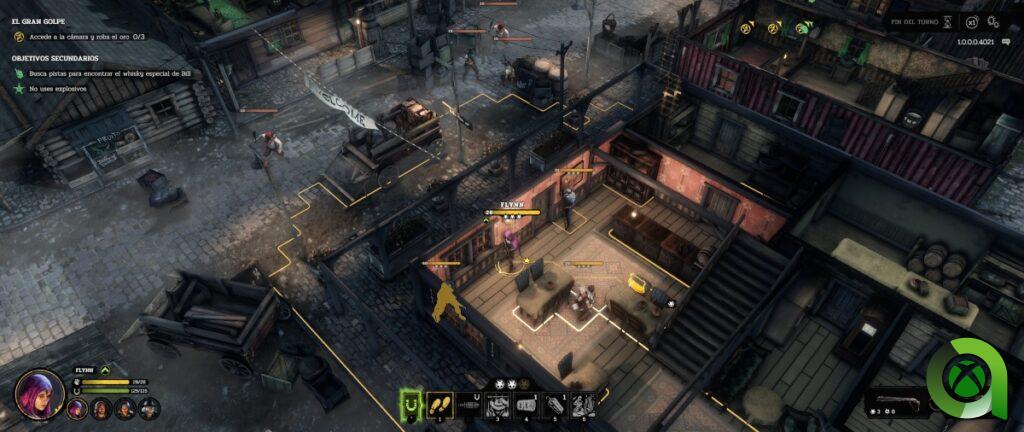Activate the bandit face ability slot
1024x432 pixels.
click(497, 405)
